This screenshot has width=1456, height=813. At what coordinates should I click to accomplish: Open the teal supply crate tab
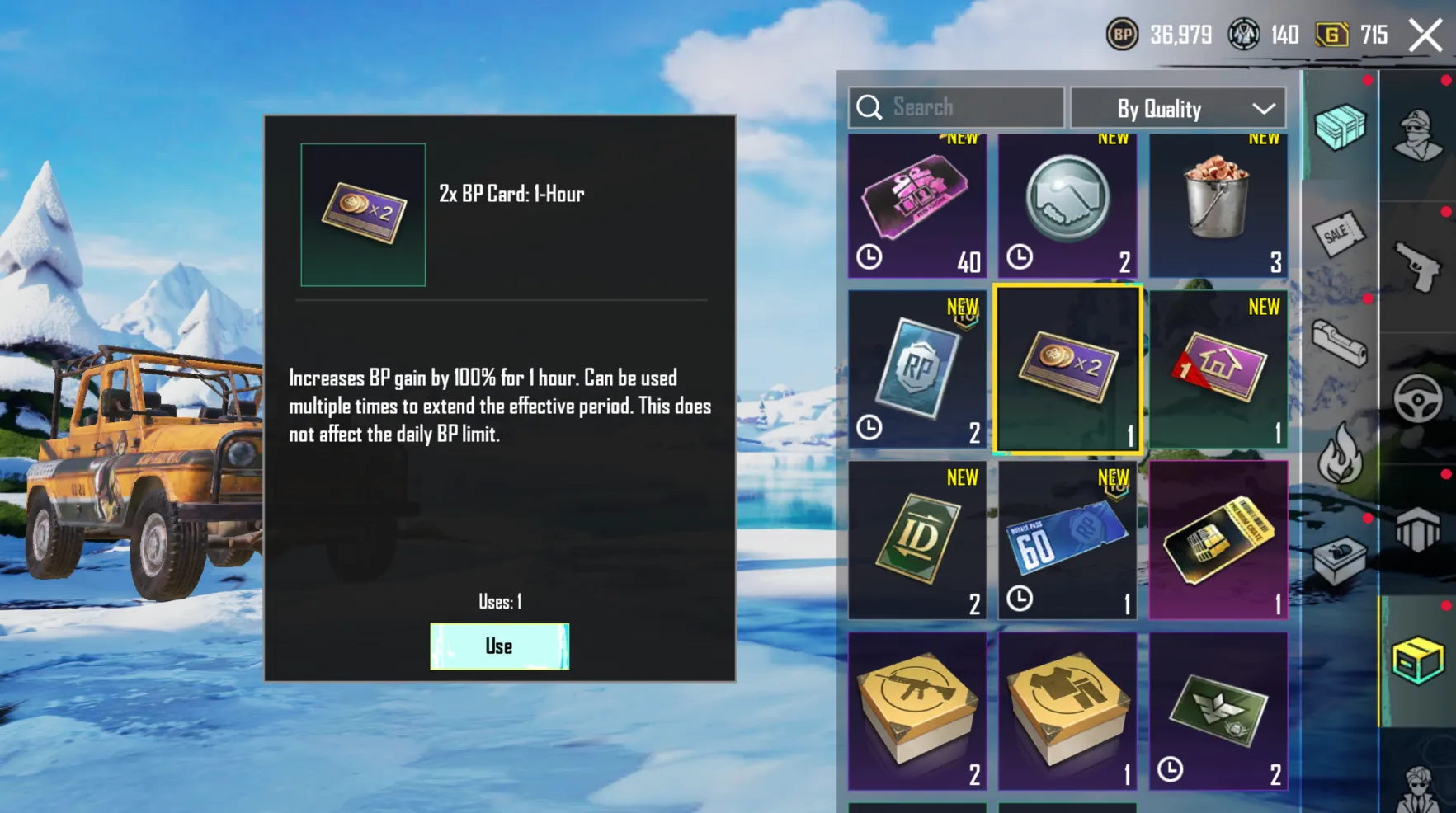[1341, 126]
